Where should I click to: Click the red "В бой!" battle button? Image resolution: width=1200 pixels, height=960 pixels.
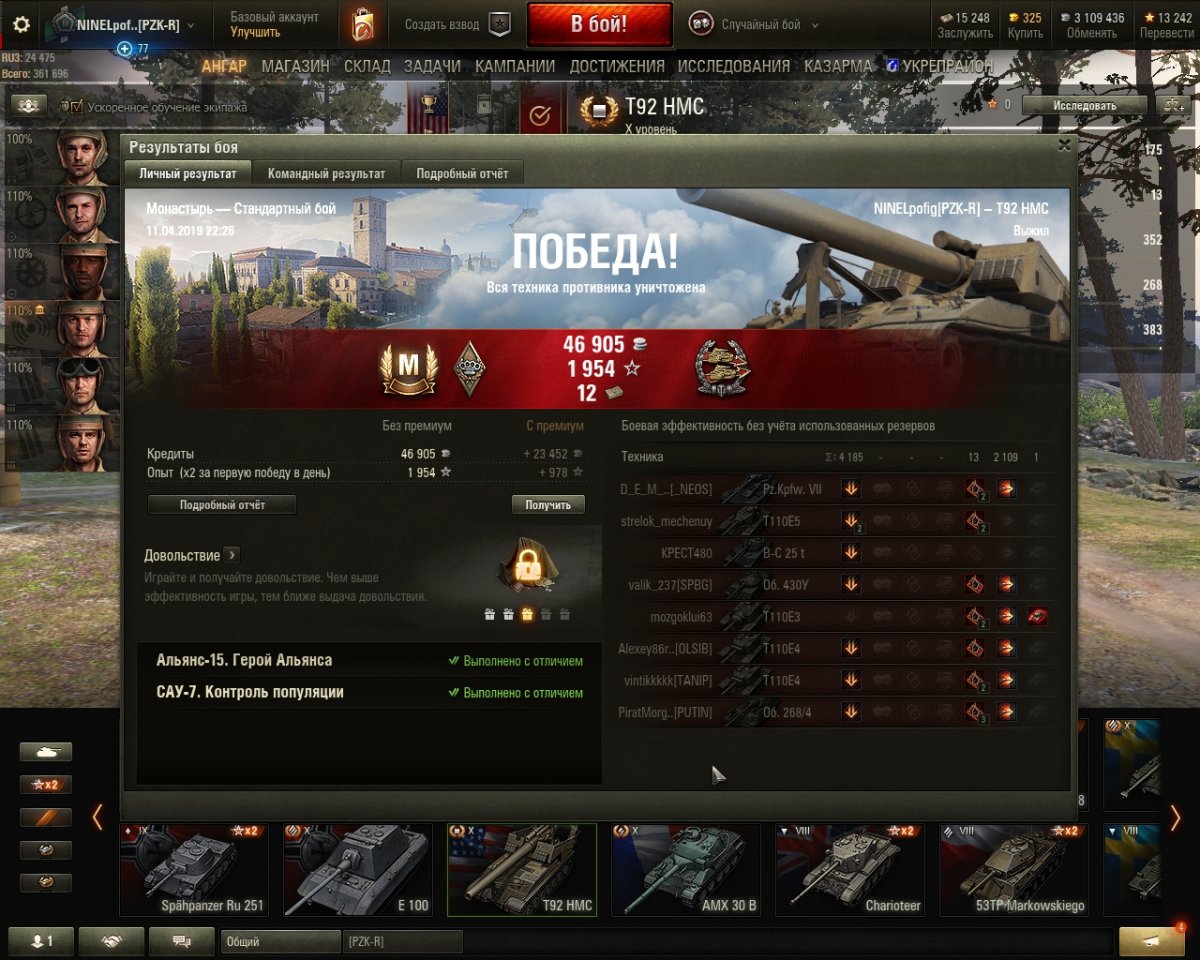tap(599, 25)
